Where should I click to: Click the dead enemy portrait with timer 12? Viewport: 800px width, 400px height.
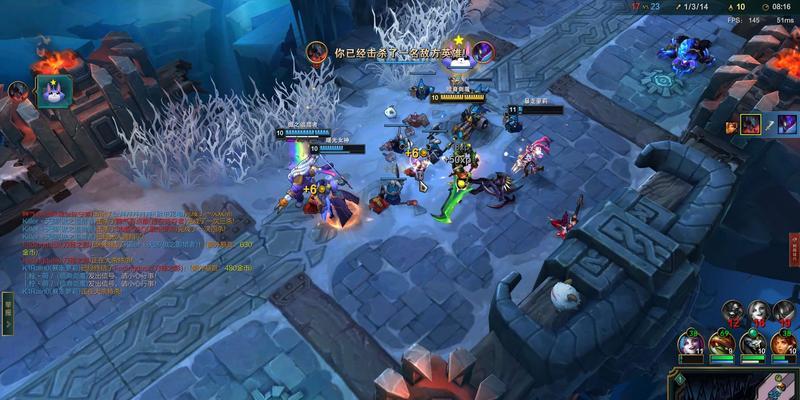(x=732, y=311)
